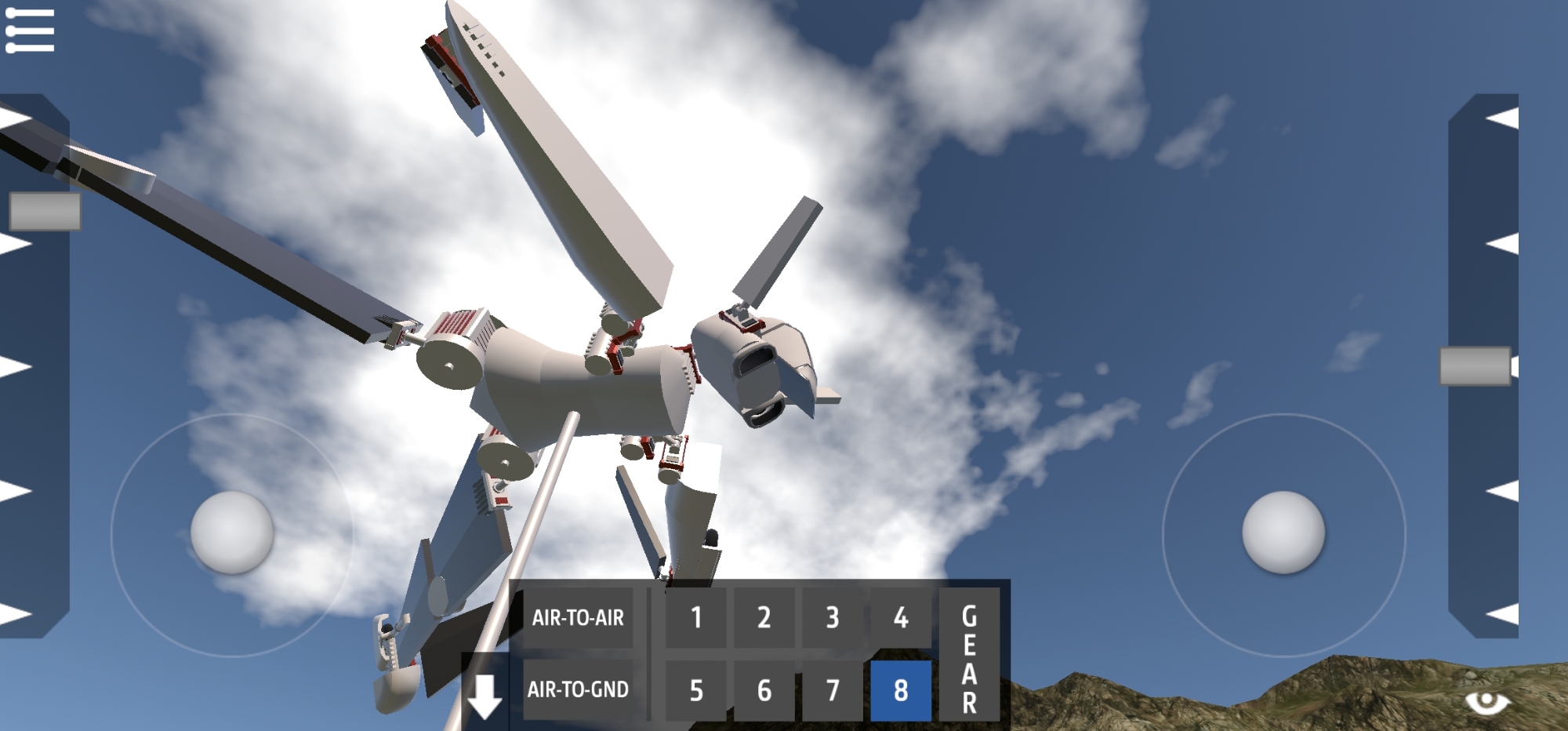
Task: Activate group 7
Action: point(832,690)
